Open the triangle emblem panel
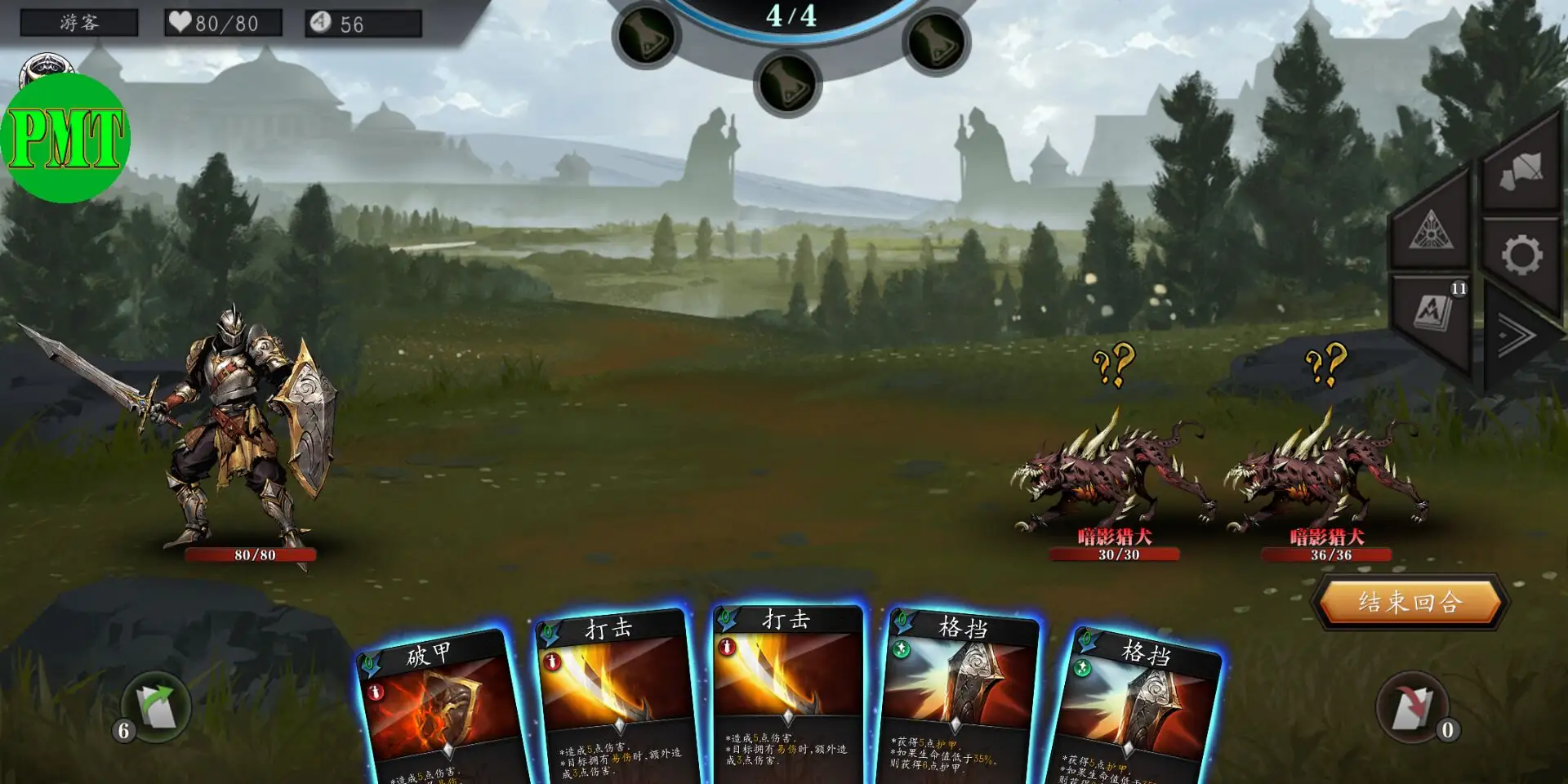This screenshot has width=1568, height=784. pos(1431,229)
